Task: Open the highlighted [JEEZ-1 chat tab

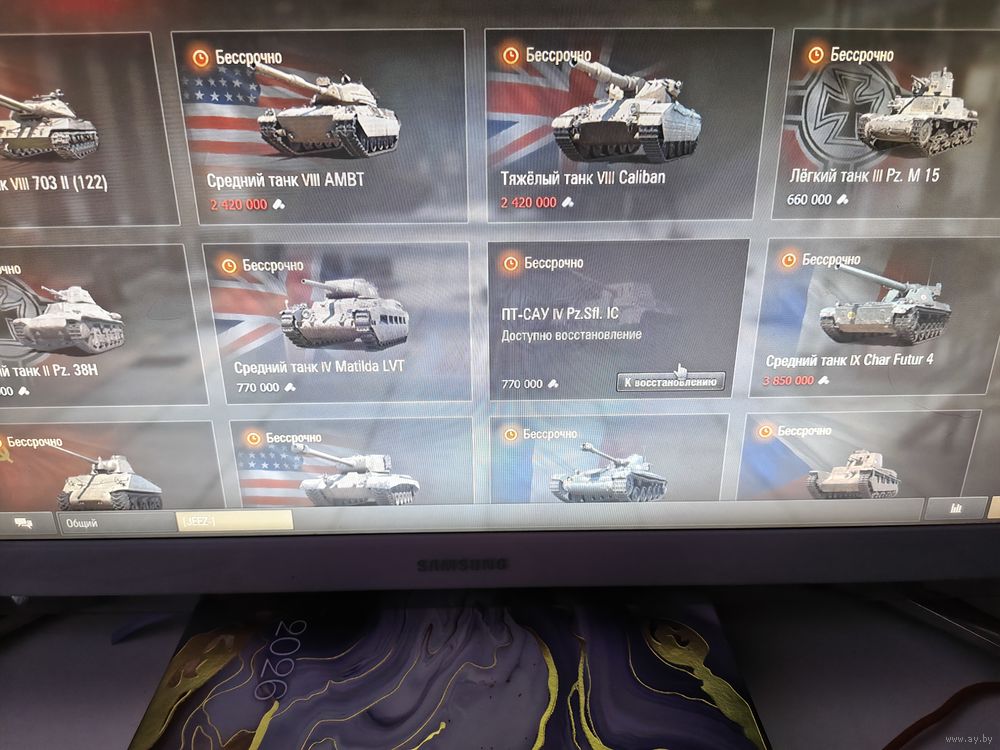Action: 233,521
